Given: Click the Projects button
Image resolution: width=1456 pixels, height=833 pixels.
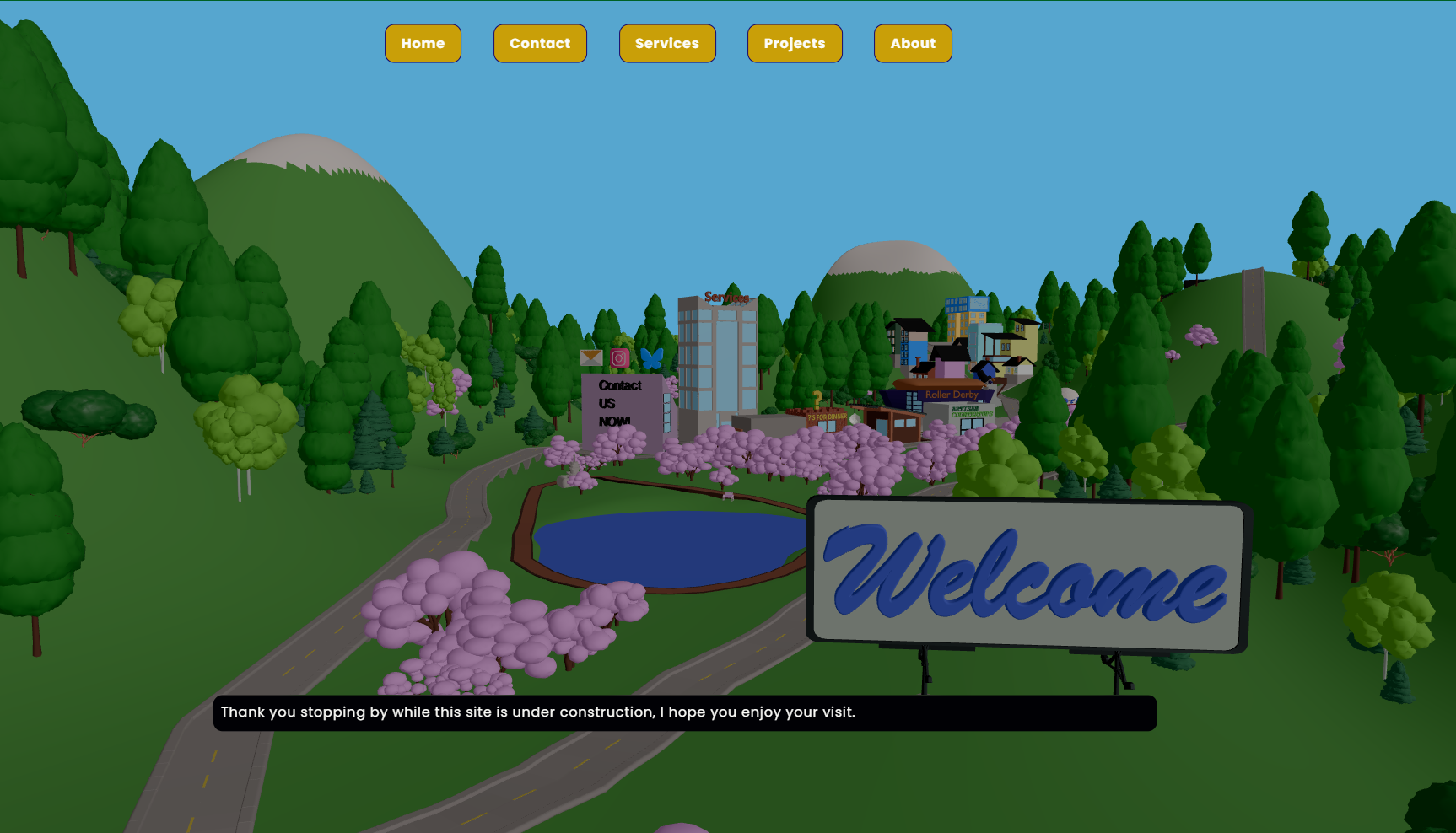Looking at the screenshot, I should click(794, 43).
